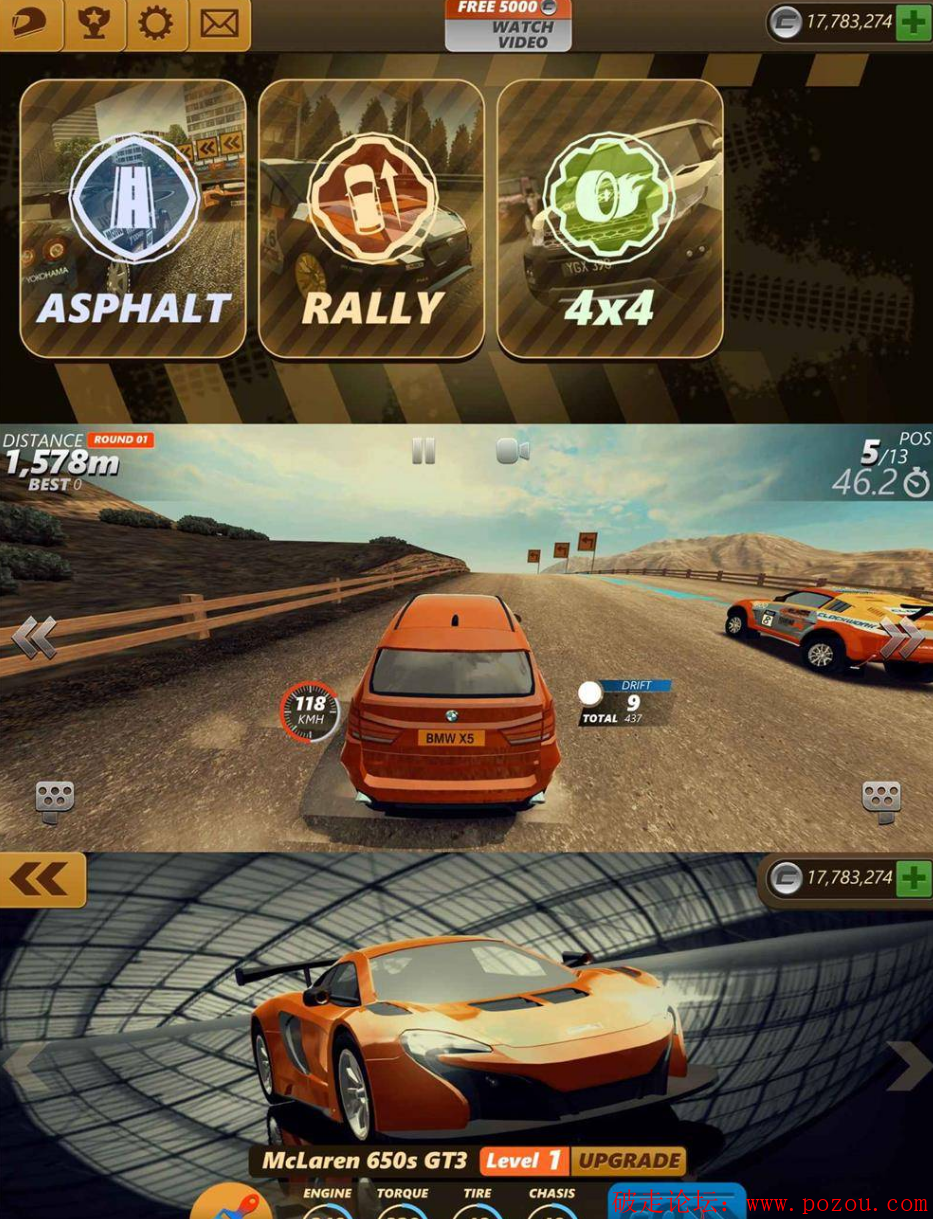The height and width of the screenshot is (1219, 933).
Task: Open the gear settings menu
Action: tap(155, 22)
